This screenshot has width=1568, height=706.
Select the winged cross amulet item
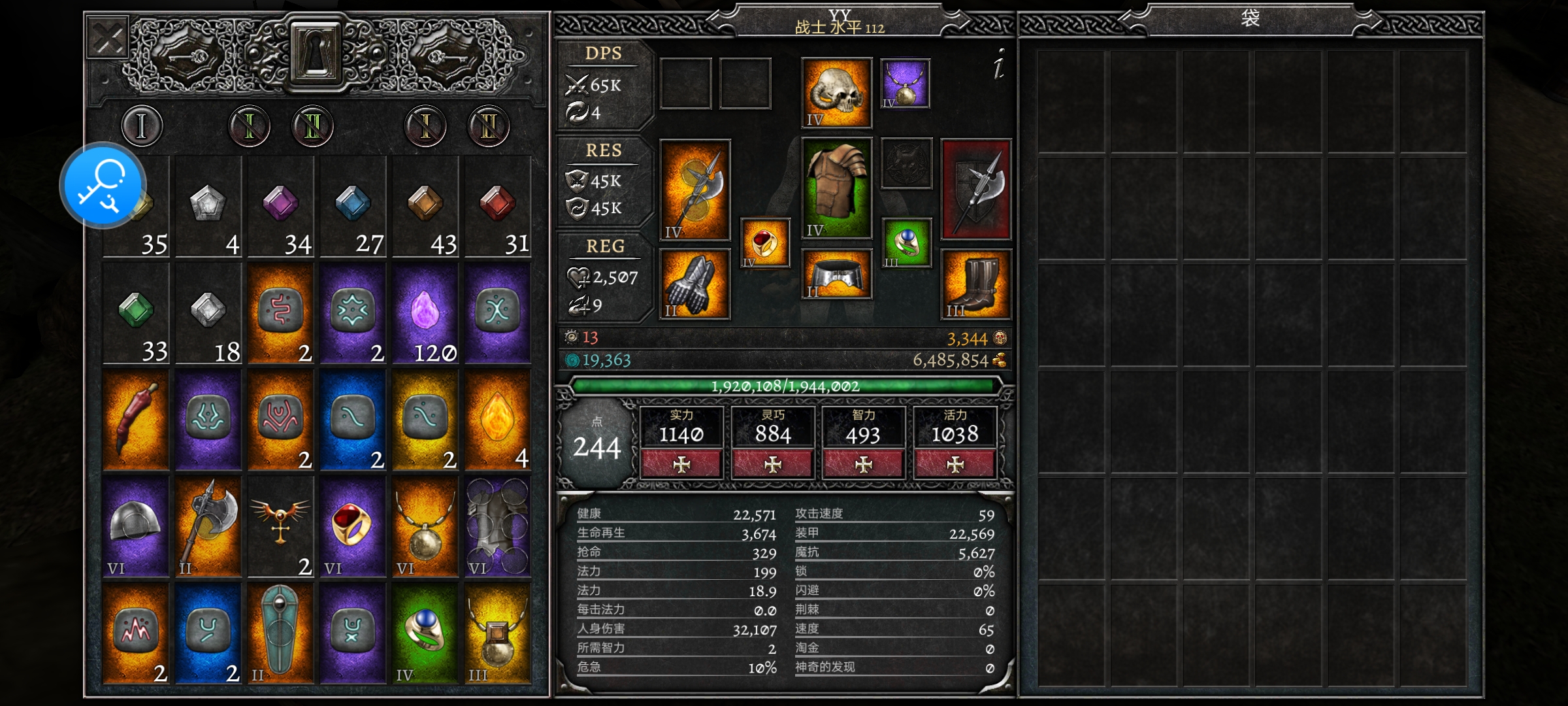[x=280, y=527]
